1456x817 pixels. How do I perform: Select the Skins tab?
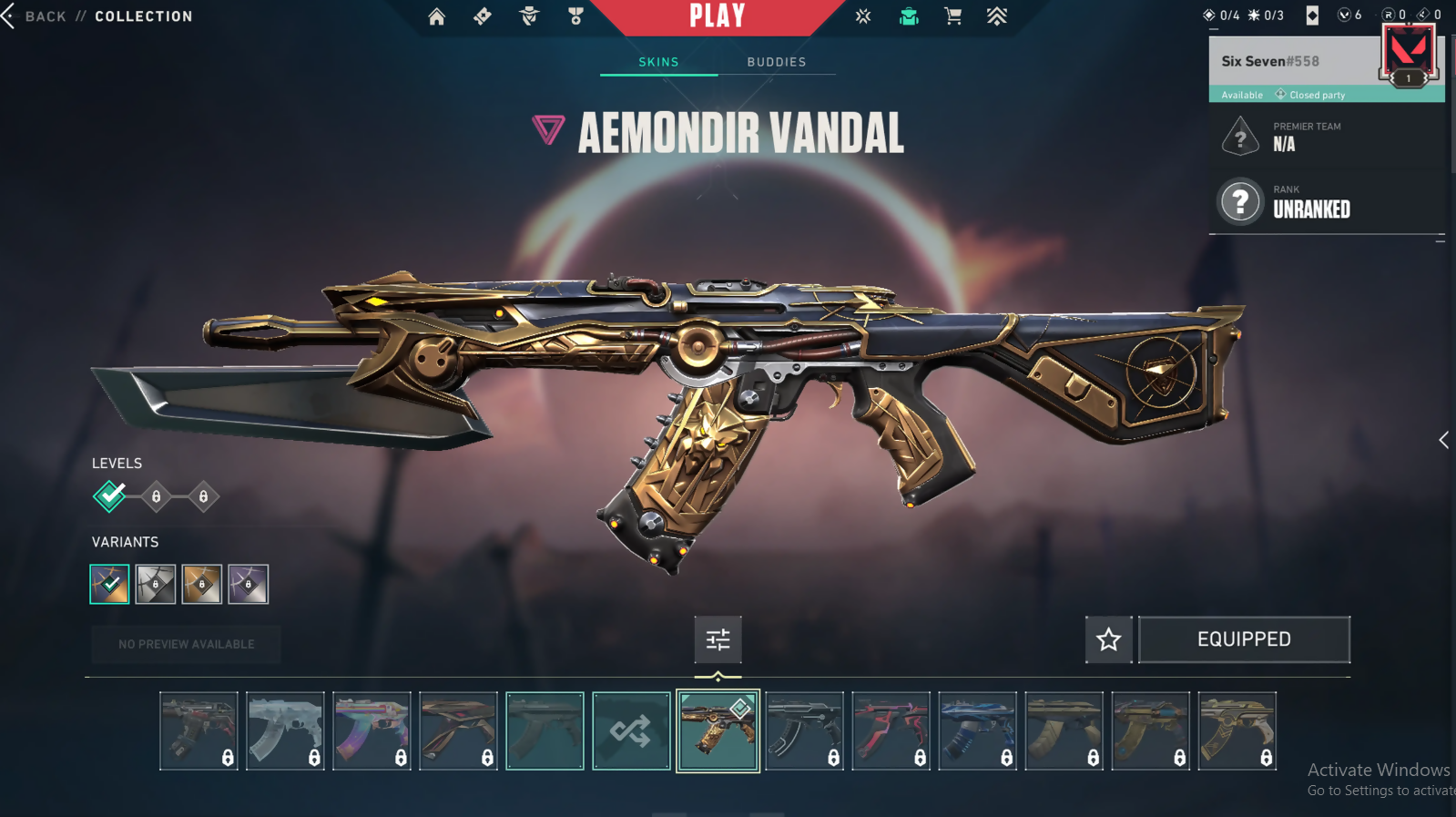pos(658,62)
